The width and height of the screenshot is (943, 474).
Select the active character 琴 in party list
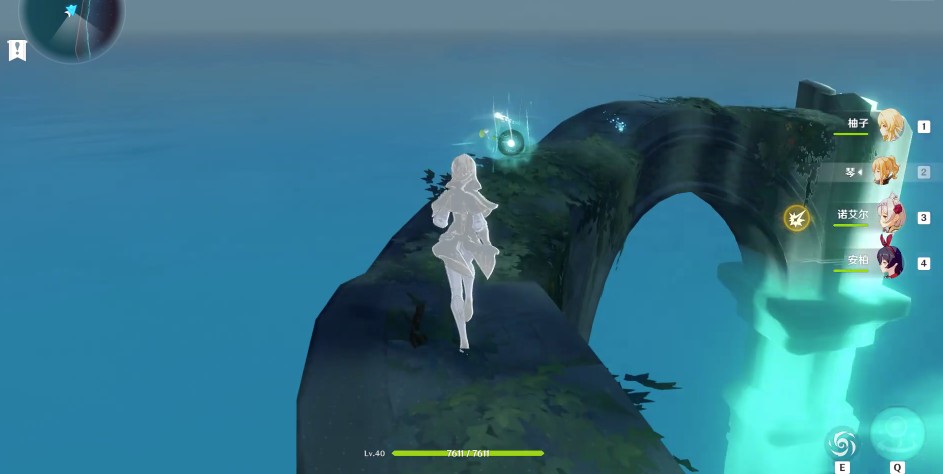click(885, 171)
